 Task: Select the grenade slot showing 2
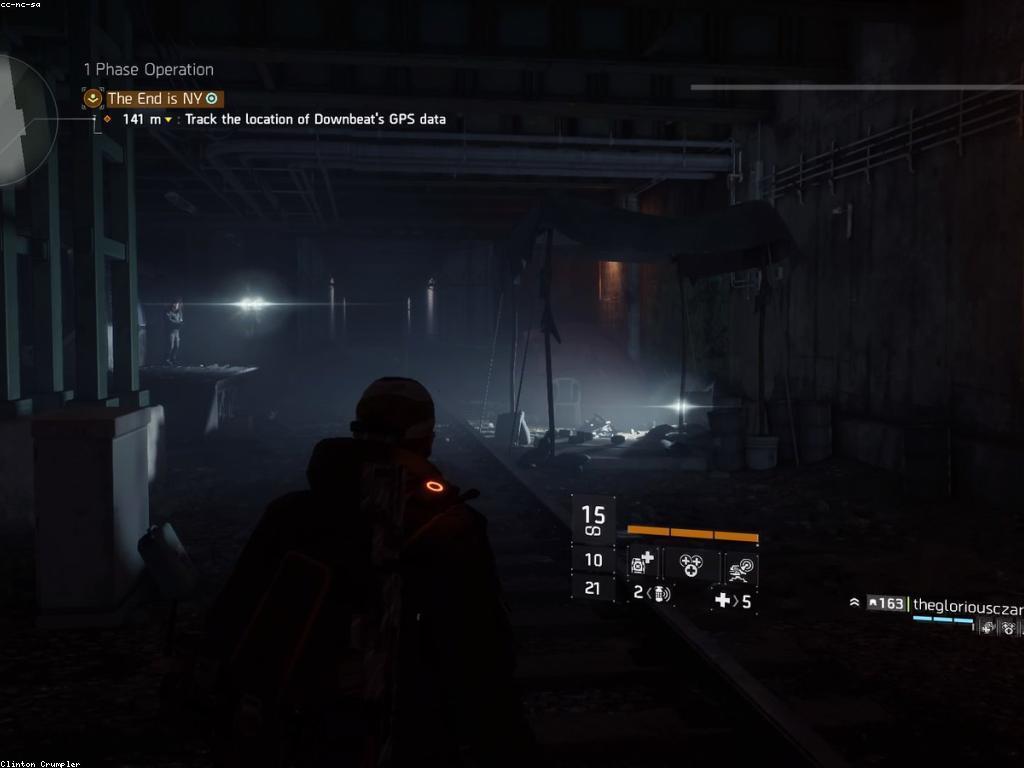[652, 593]
